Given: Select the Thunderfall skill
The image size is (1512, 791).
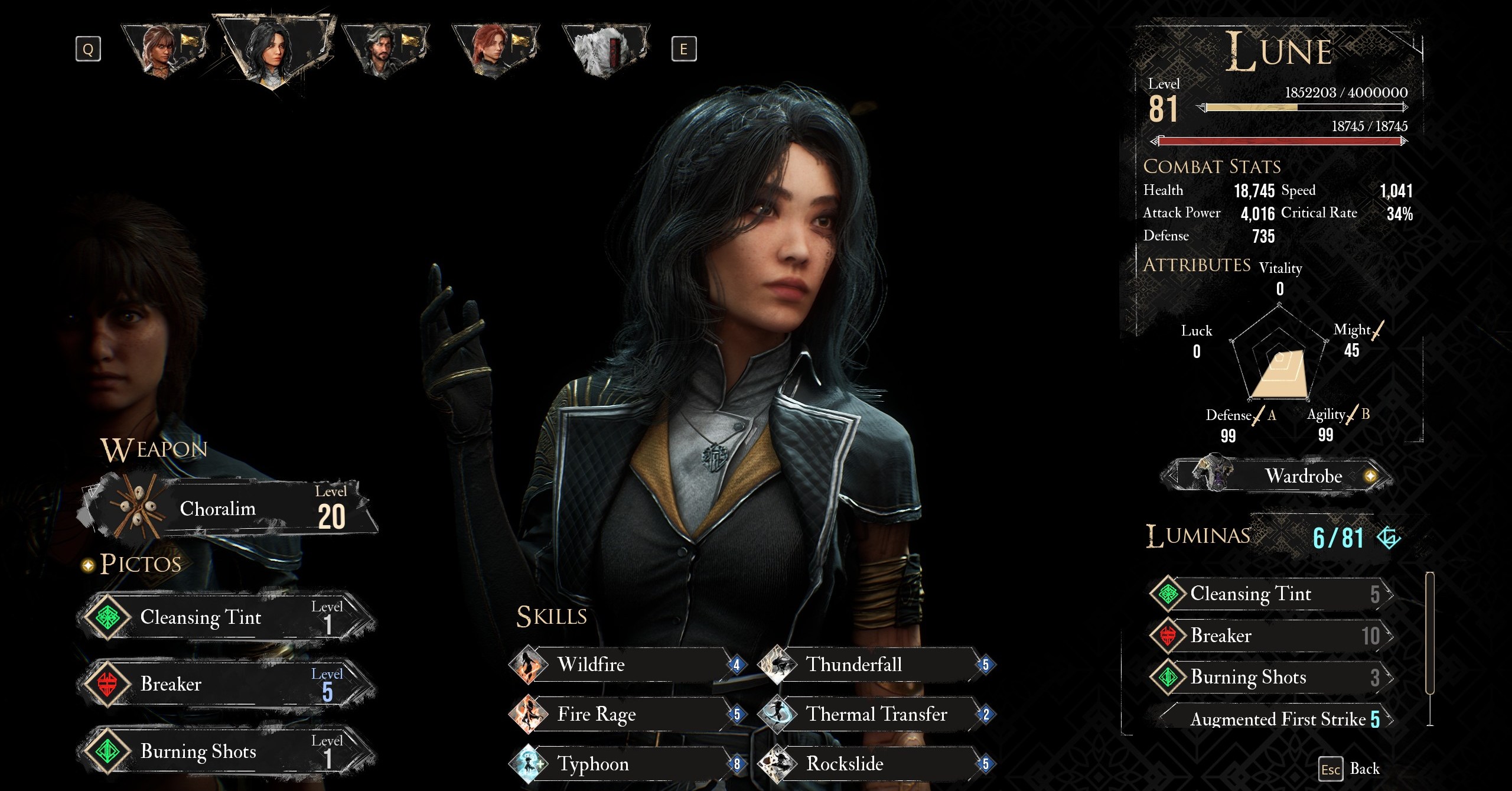Looking at the screenshot, I should pyautogui.click(x=875, y=665).
